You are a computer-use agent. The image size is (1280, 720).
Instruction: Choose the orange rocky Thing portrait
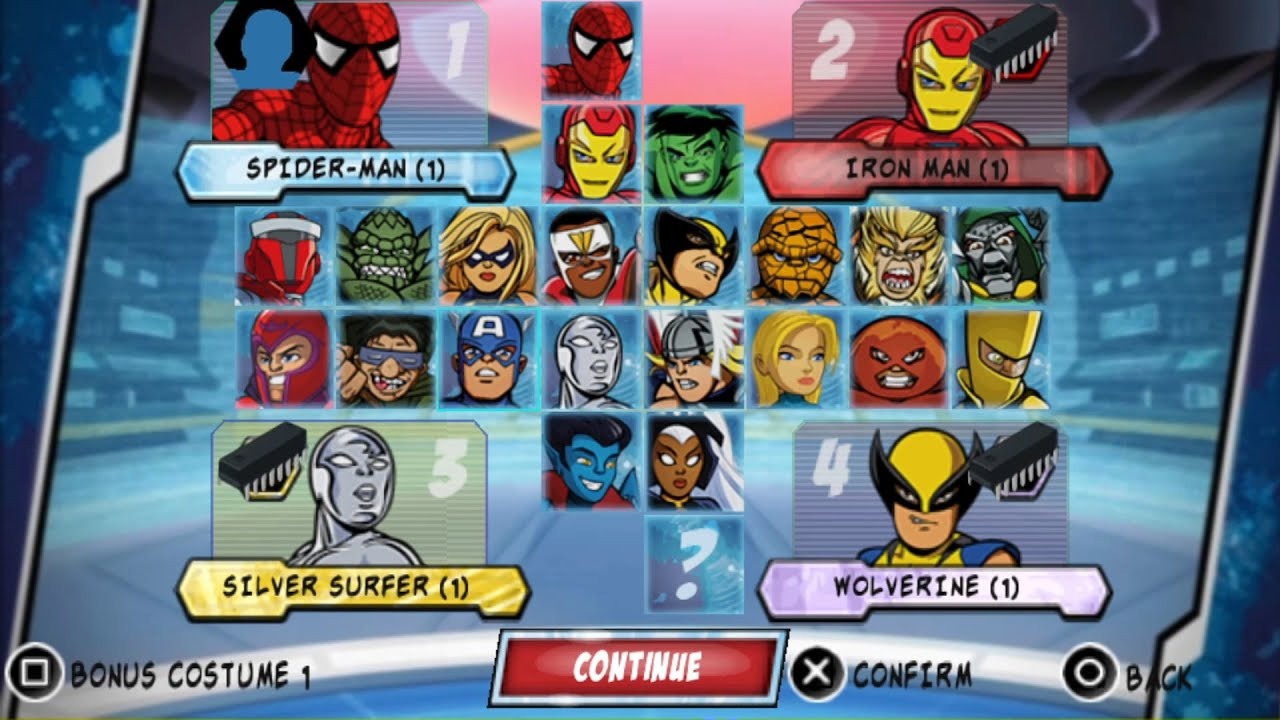796,256
